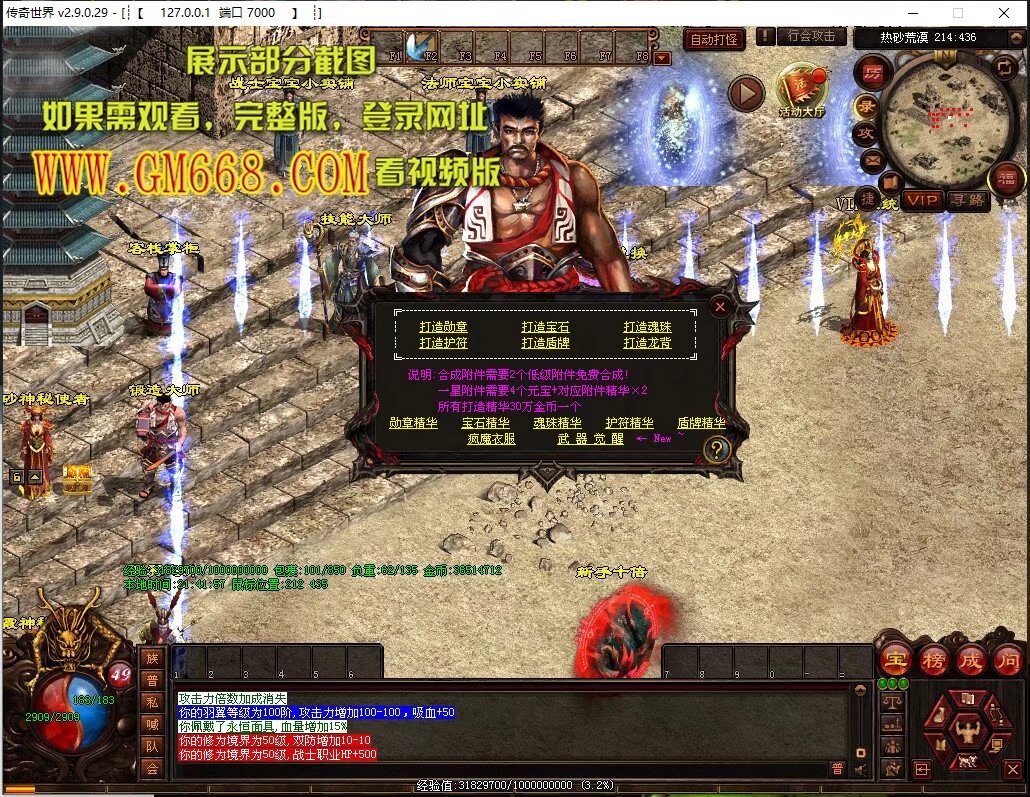
Task: Choose the 打造勋章 crafting option
Action: [x=444, y=327]
